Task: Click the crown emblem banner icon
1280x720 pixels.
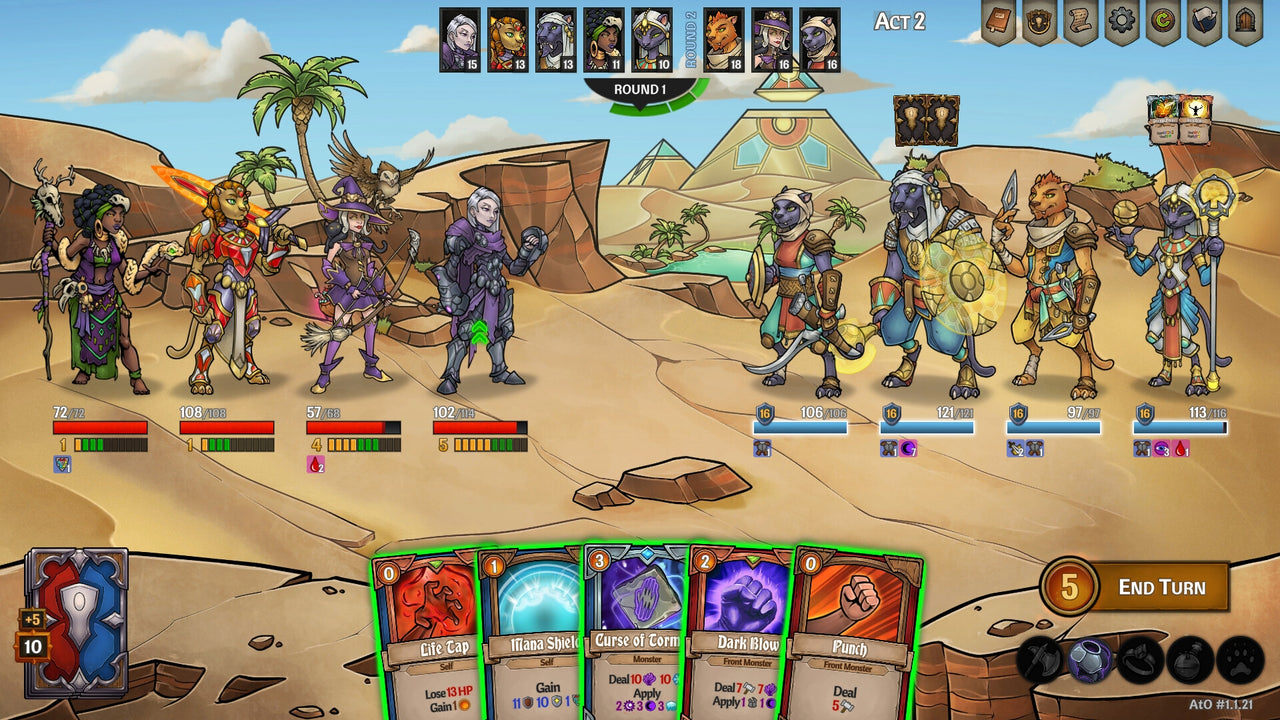Action: click(x=1040, y=22)
